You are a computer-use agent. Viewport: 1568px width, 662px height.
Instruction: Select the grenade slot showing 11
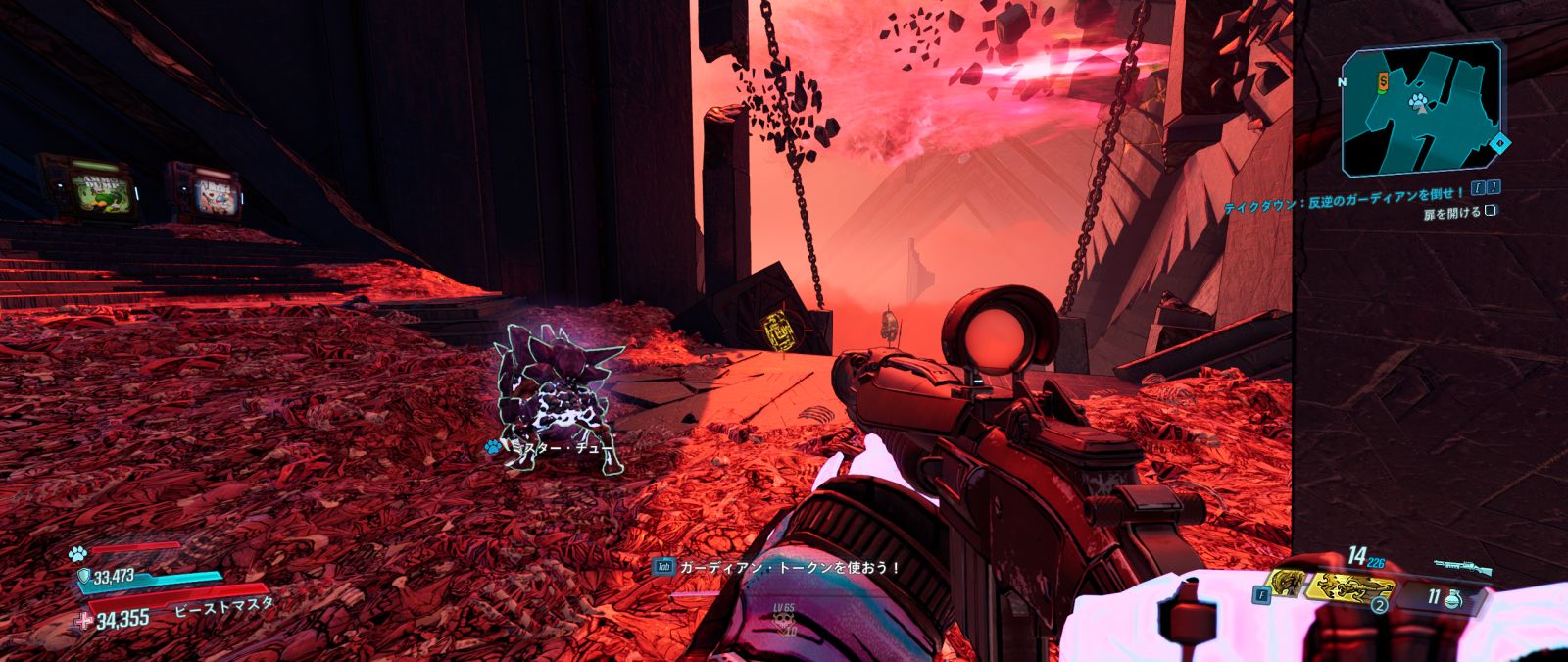pyautogui.click(x=1441, y=595)
